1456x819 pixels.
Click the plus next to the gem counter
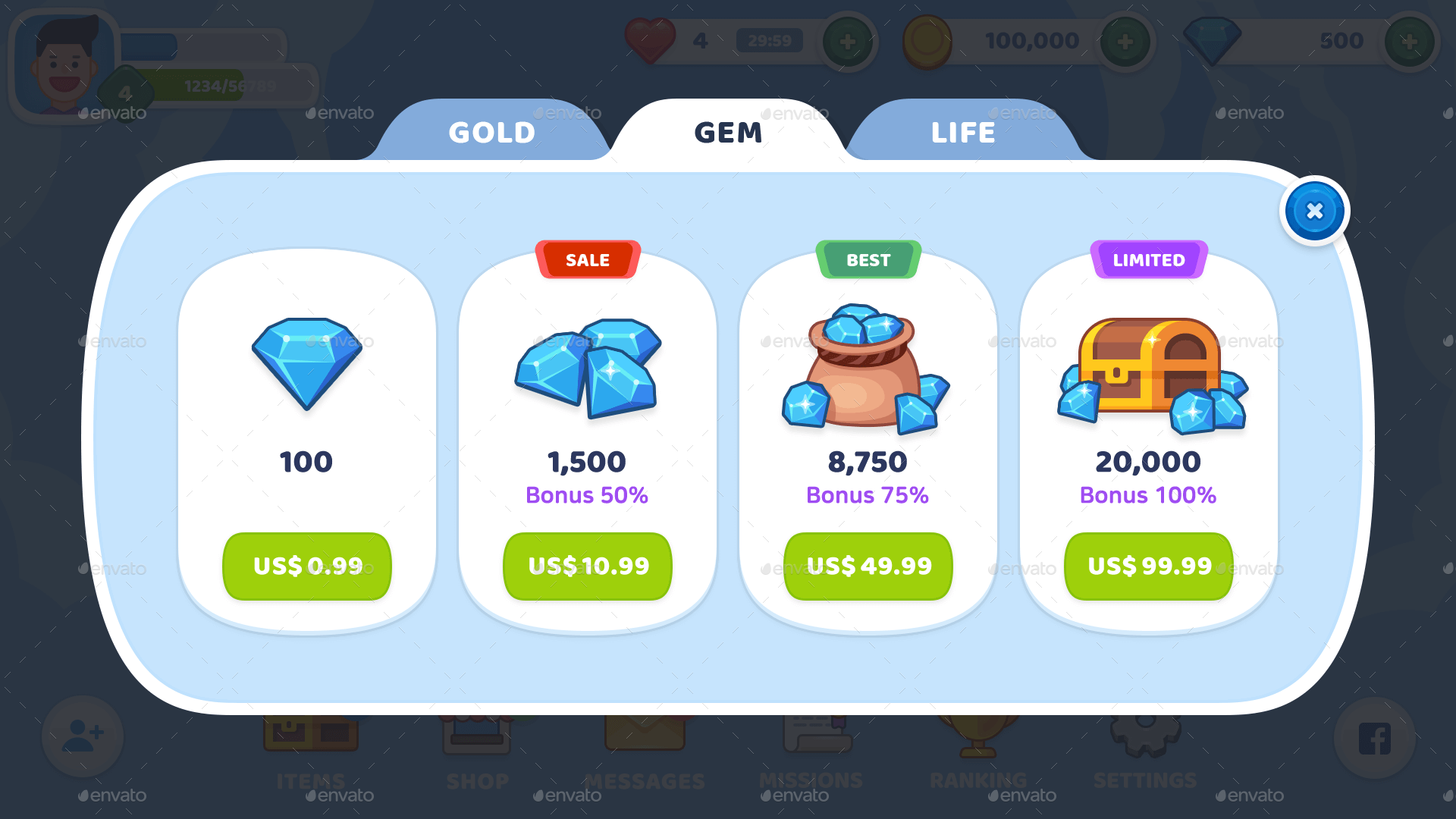point(1409,41)
